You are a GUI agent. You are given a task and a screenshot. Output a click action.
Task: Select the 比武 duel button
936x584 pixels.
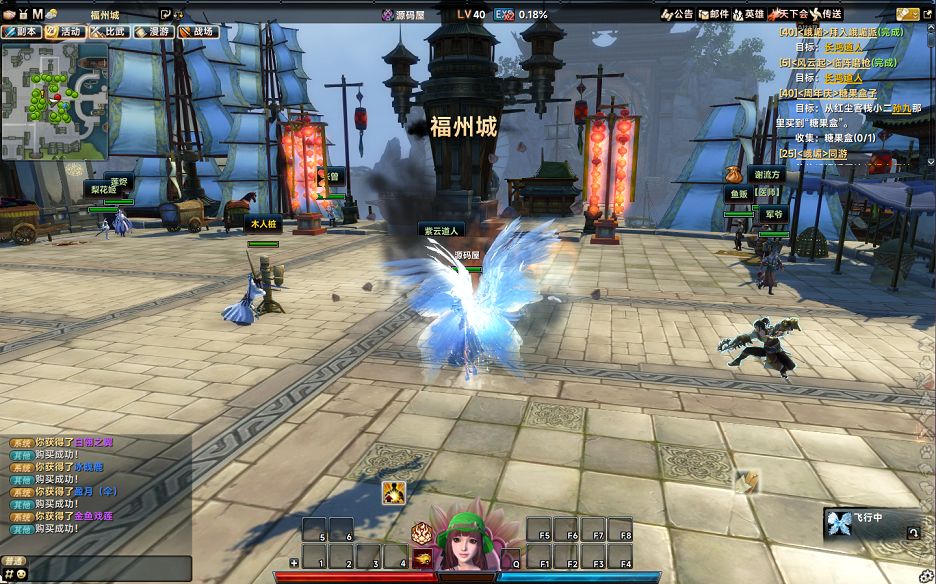point(109,31)
